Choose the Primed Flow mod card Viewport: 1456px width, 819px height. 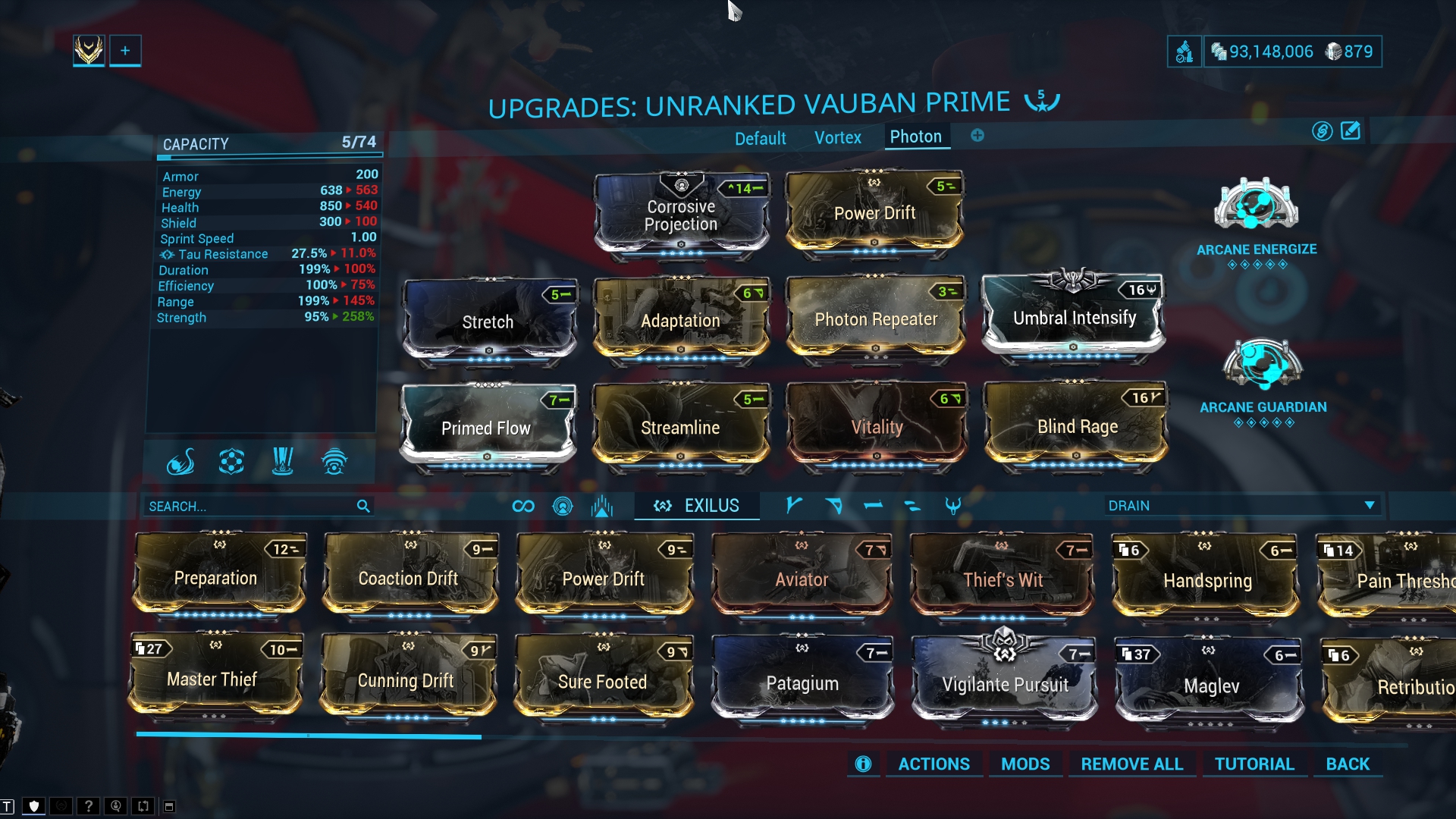[x=486, y=428]
